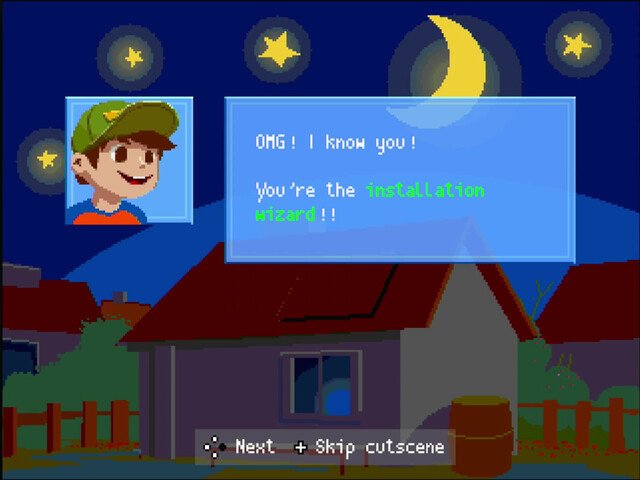Screen dimensions: 640x480
Task: Advance the dialogue with Next
Action: (x=240, y=447)
